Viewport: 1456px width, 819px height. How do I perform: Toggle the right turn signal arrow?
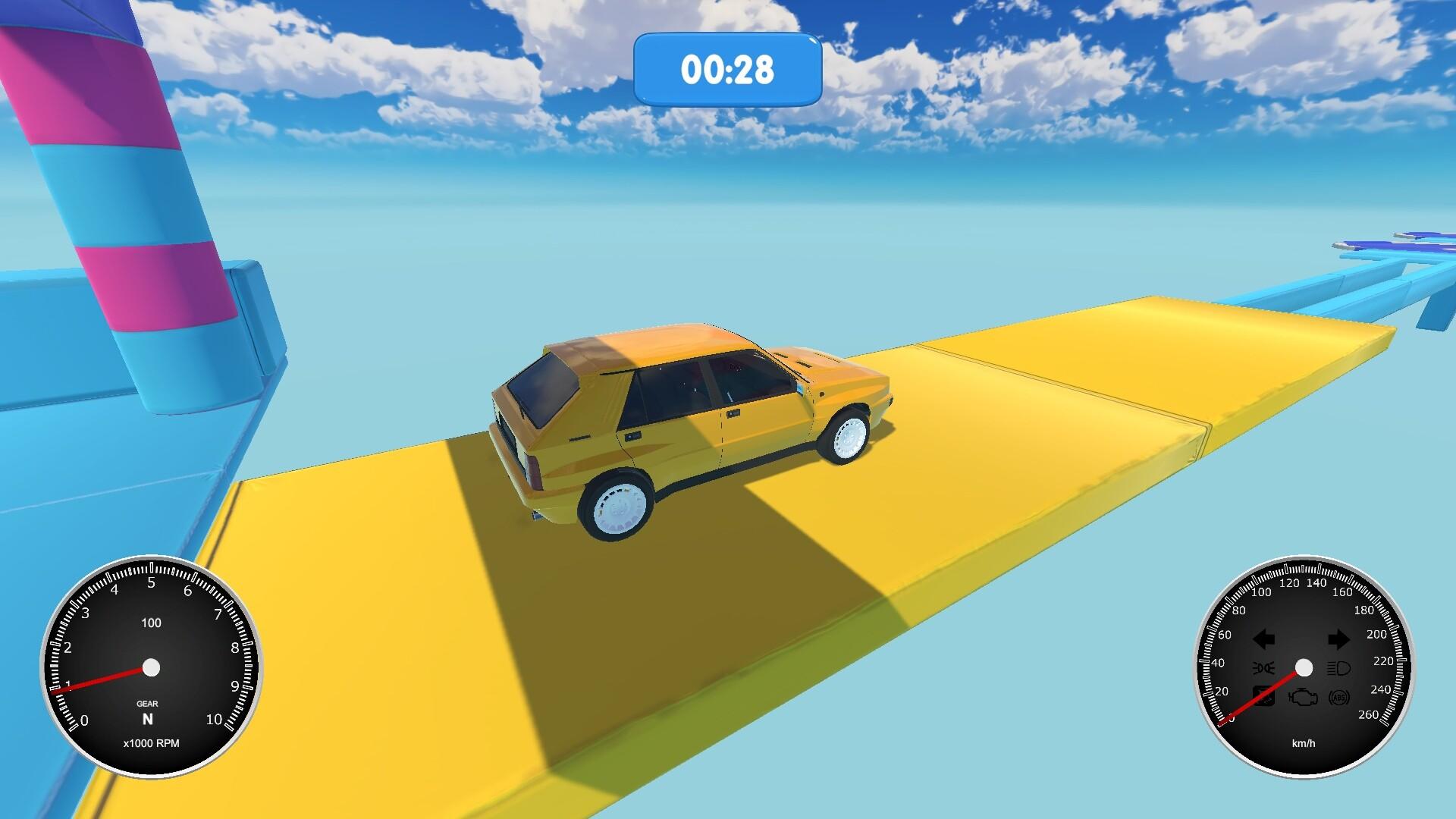tap(1339, 639)
